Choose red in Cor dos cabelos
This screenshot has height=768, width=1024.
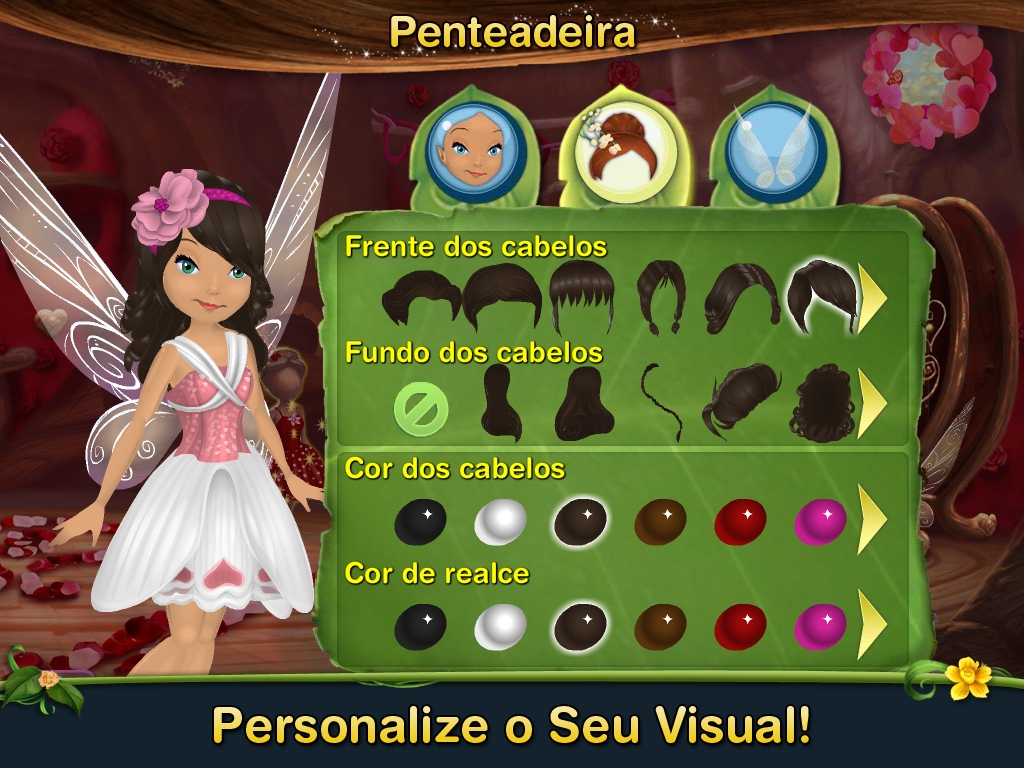(x=741, y=521)
